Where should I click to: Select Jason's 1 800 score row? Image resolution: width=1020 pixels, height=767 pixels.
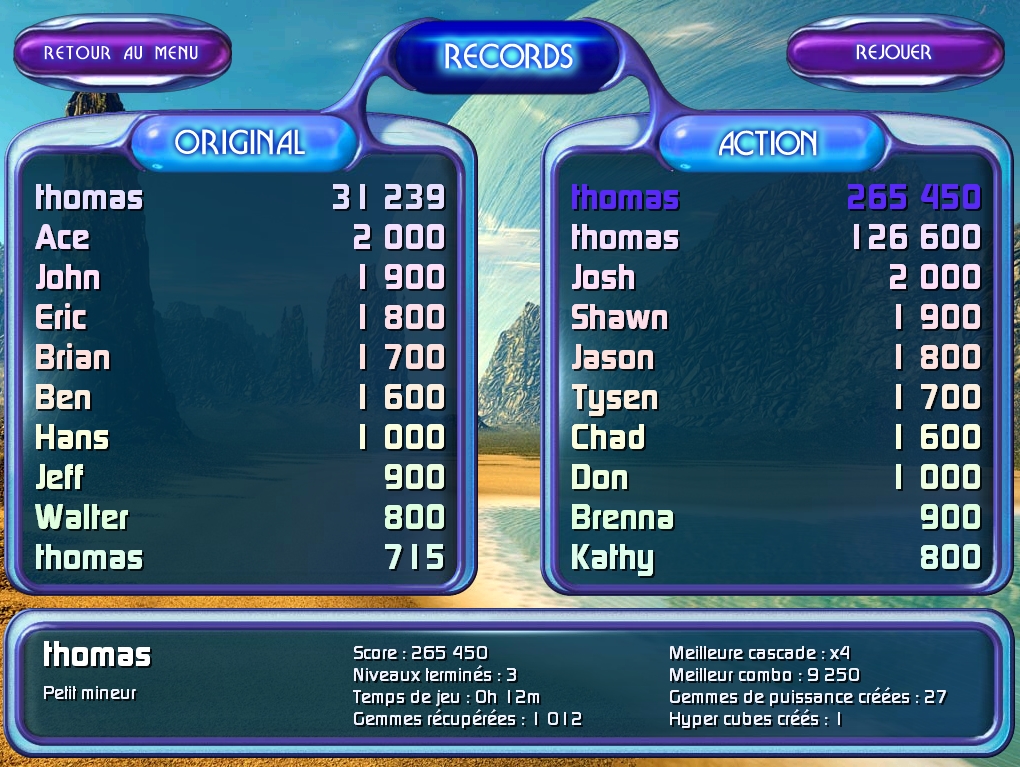(x=775, y=358)
